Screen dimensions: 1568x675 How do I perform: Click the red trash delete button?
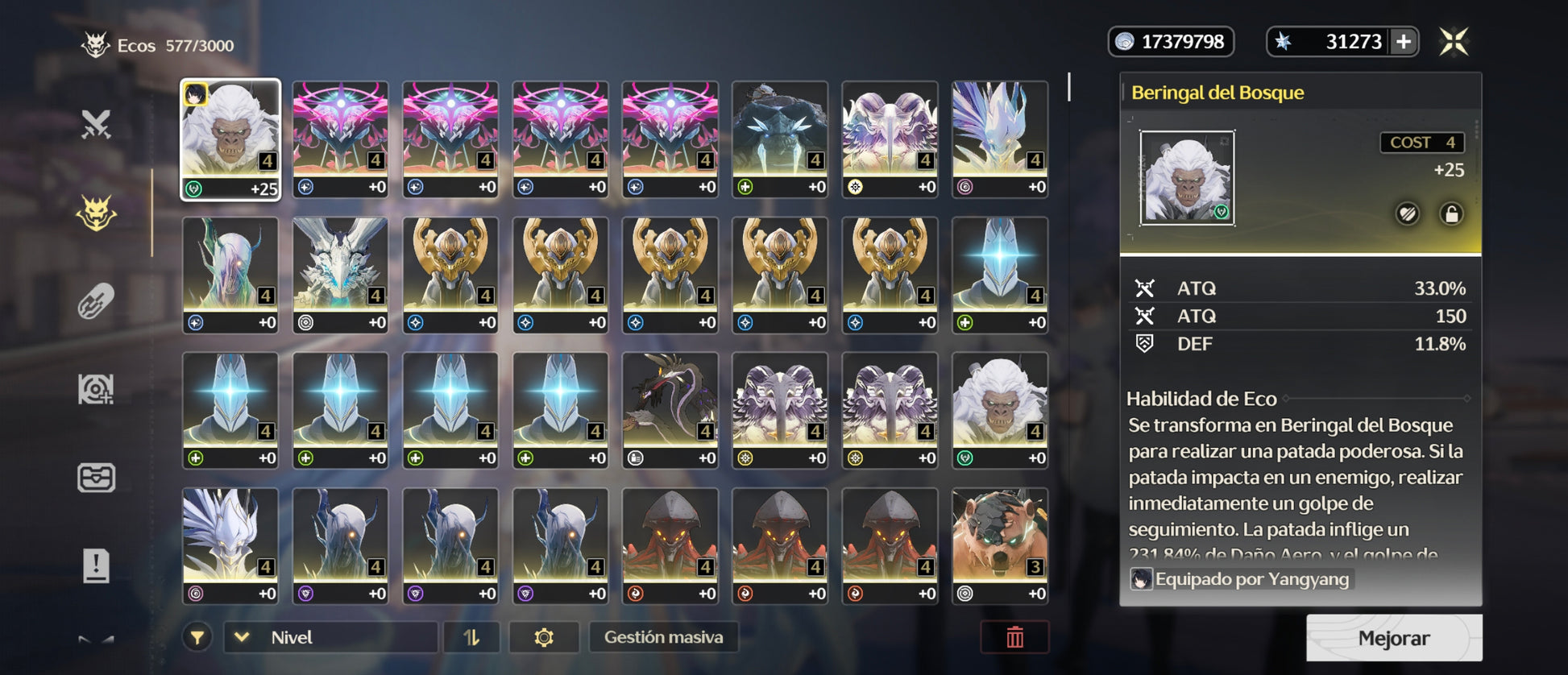[x=1014, y=637]
